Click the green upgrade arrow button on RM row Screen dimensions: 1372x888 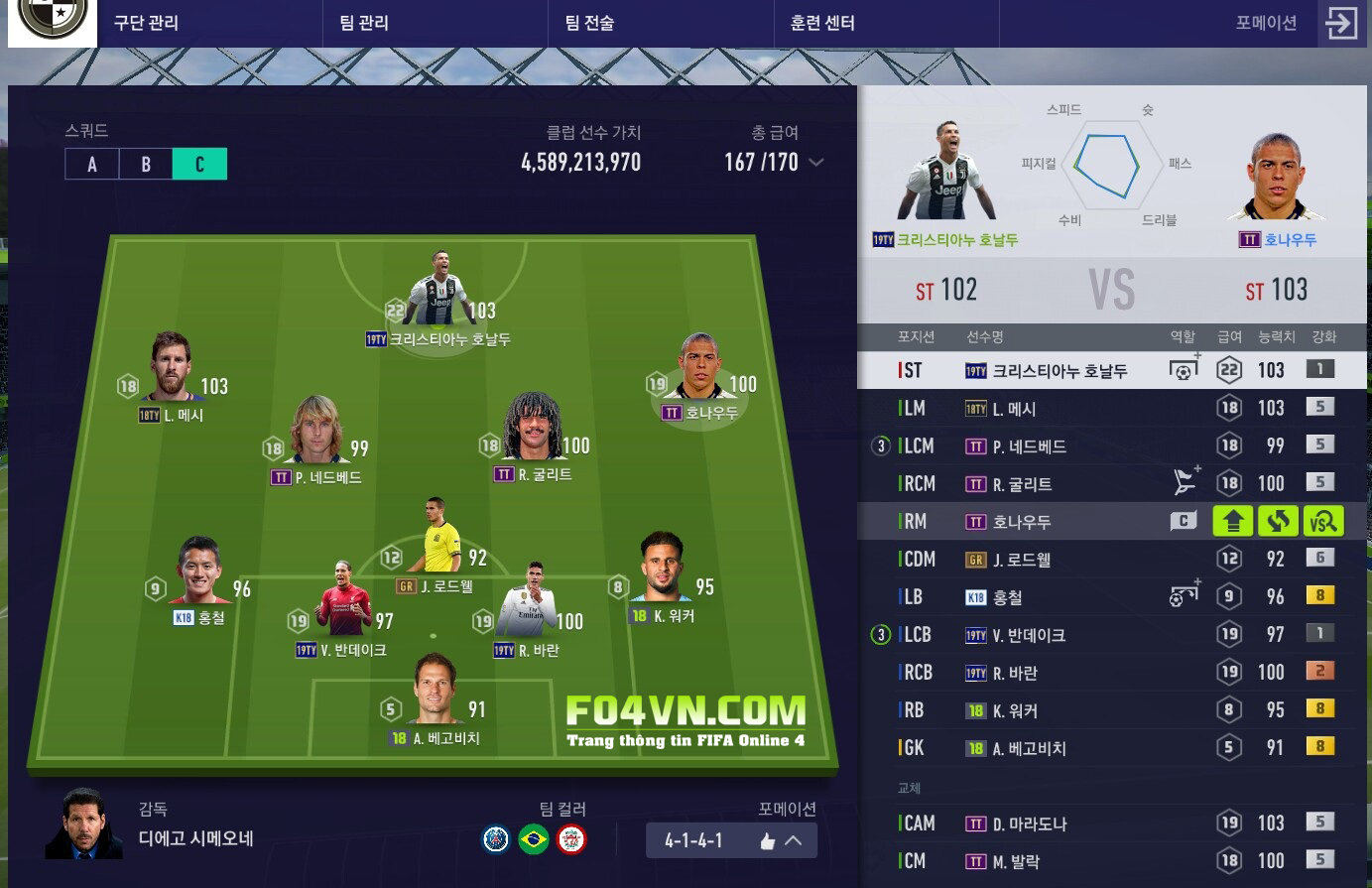pos(1233,521)
